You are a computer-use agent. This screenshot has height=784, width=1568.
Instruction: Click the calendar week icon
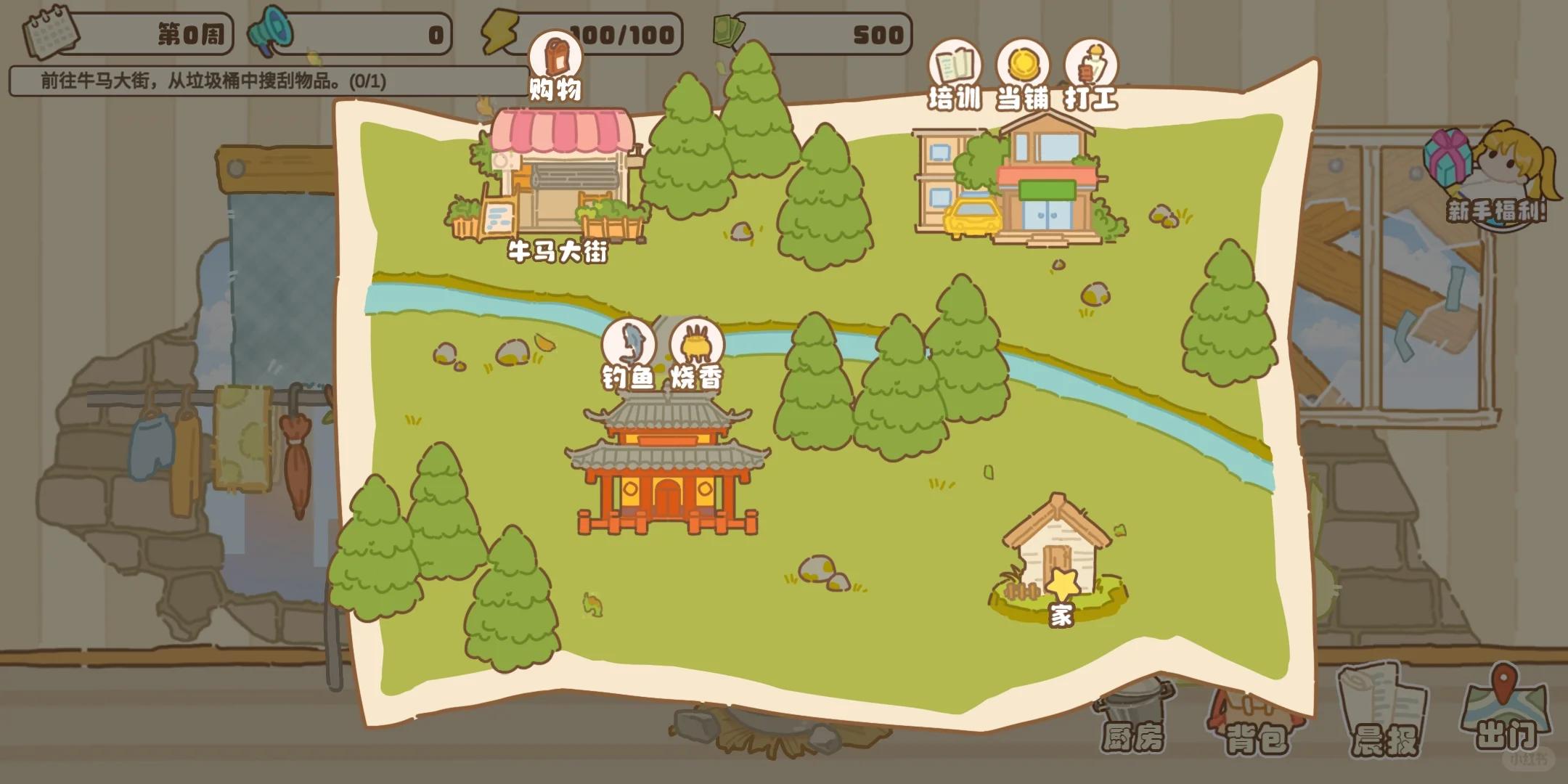tap(49, 33)
